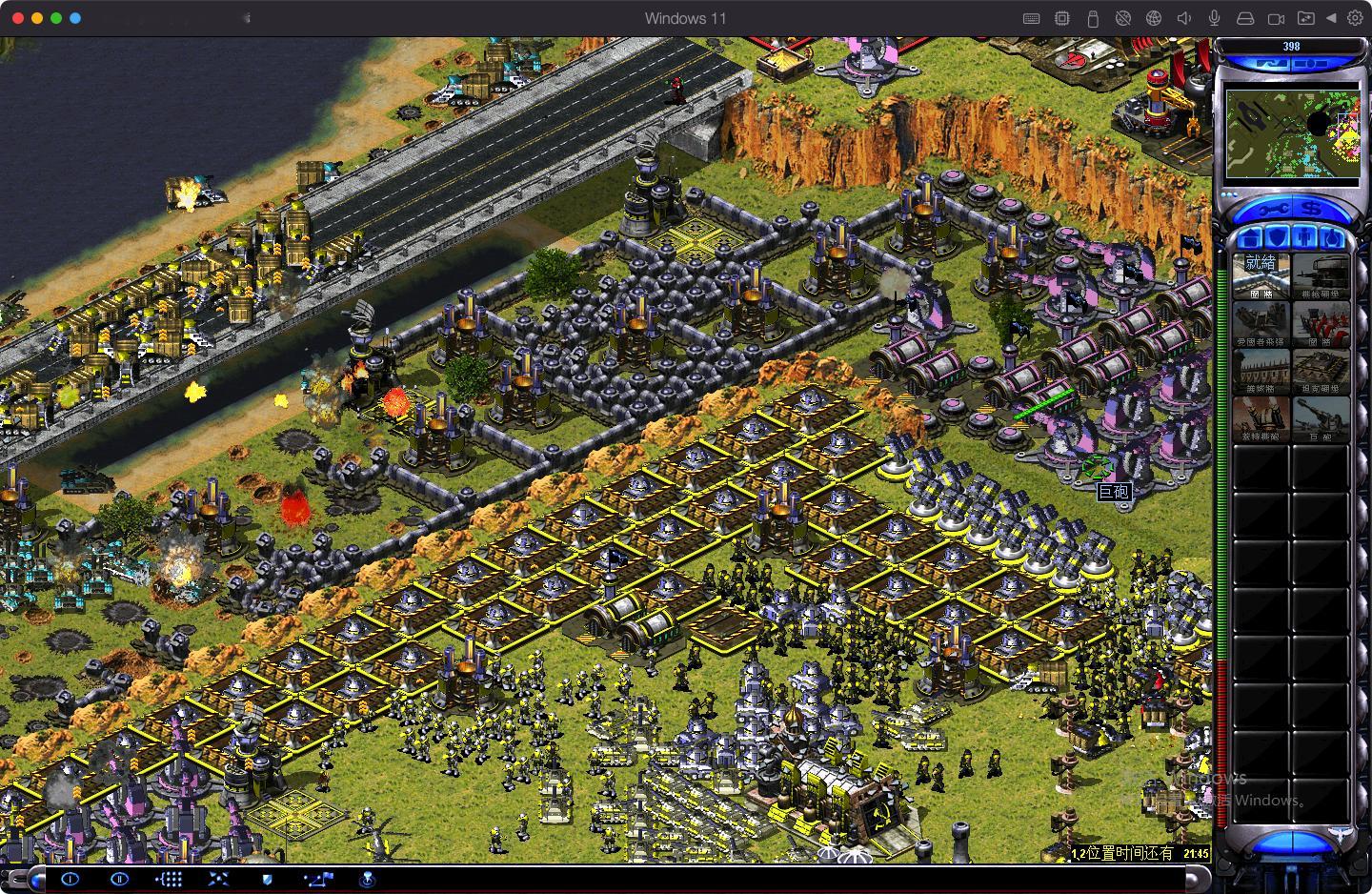Activate the shield guard command
Screen dimensions: 1372x894
[x=268, y=879]
